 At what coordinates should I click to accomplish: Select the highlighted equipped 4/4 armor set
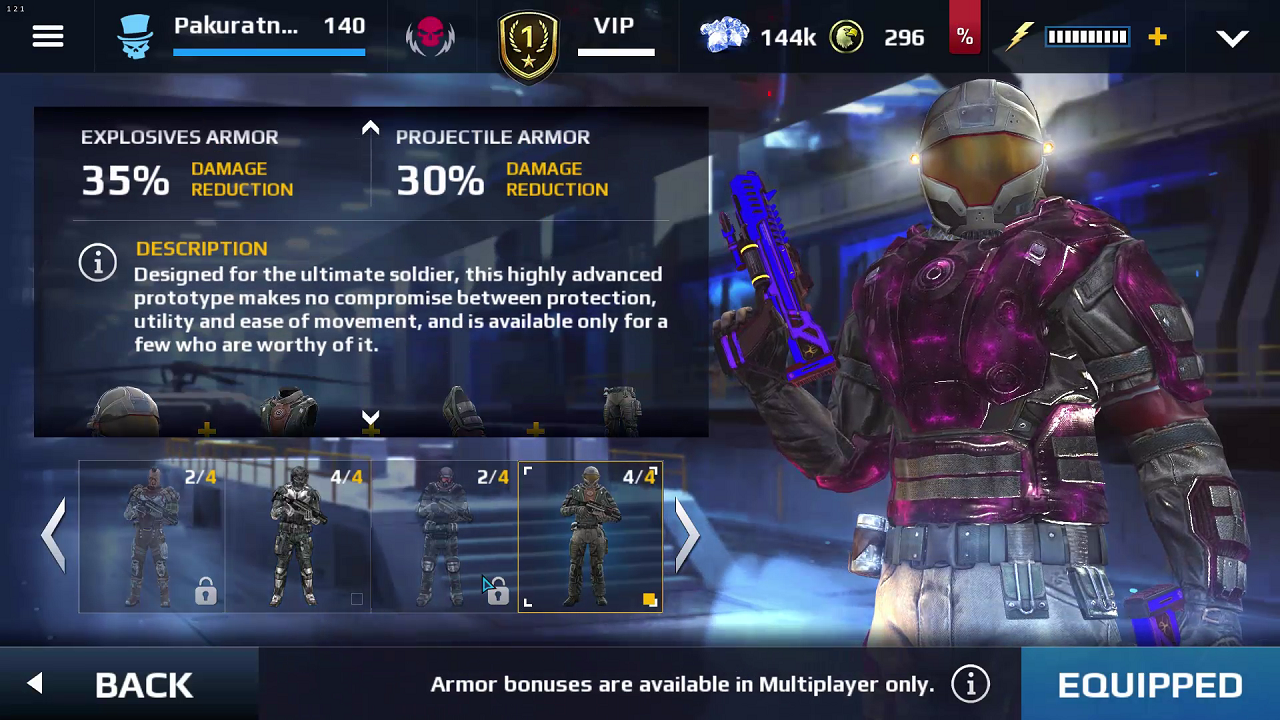(x=590, y=536)
